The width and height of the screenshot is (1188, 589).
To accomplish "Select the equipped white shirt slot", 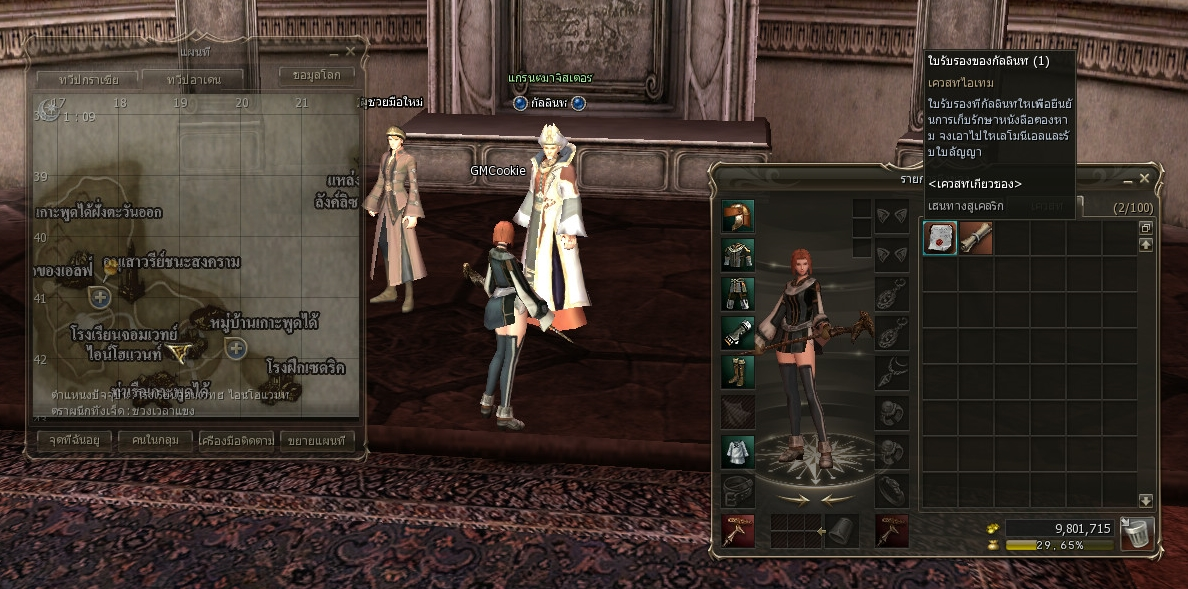I will point(738,451).
